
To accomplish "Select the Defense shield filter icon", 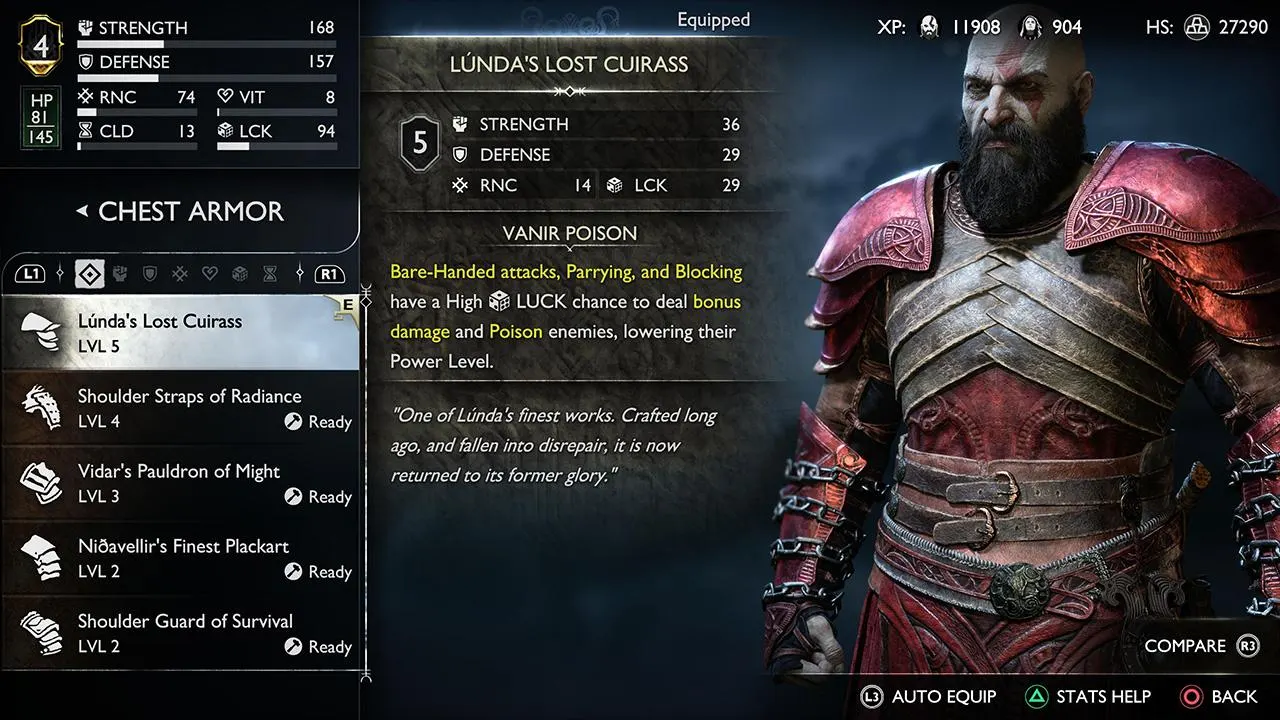I will click(x=149, y=273).
